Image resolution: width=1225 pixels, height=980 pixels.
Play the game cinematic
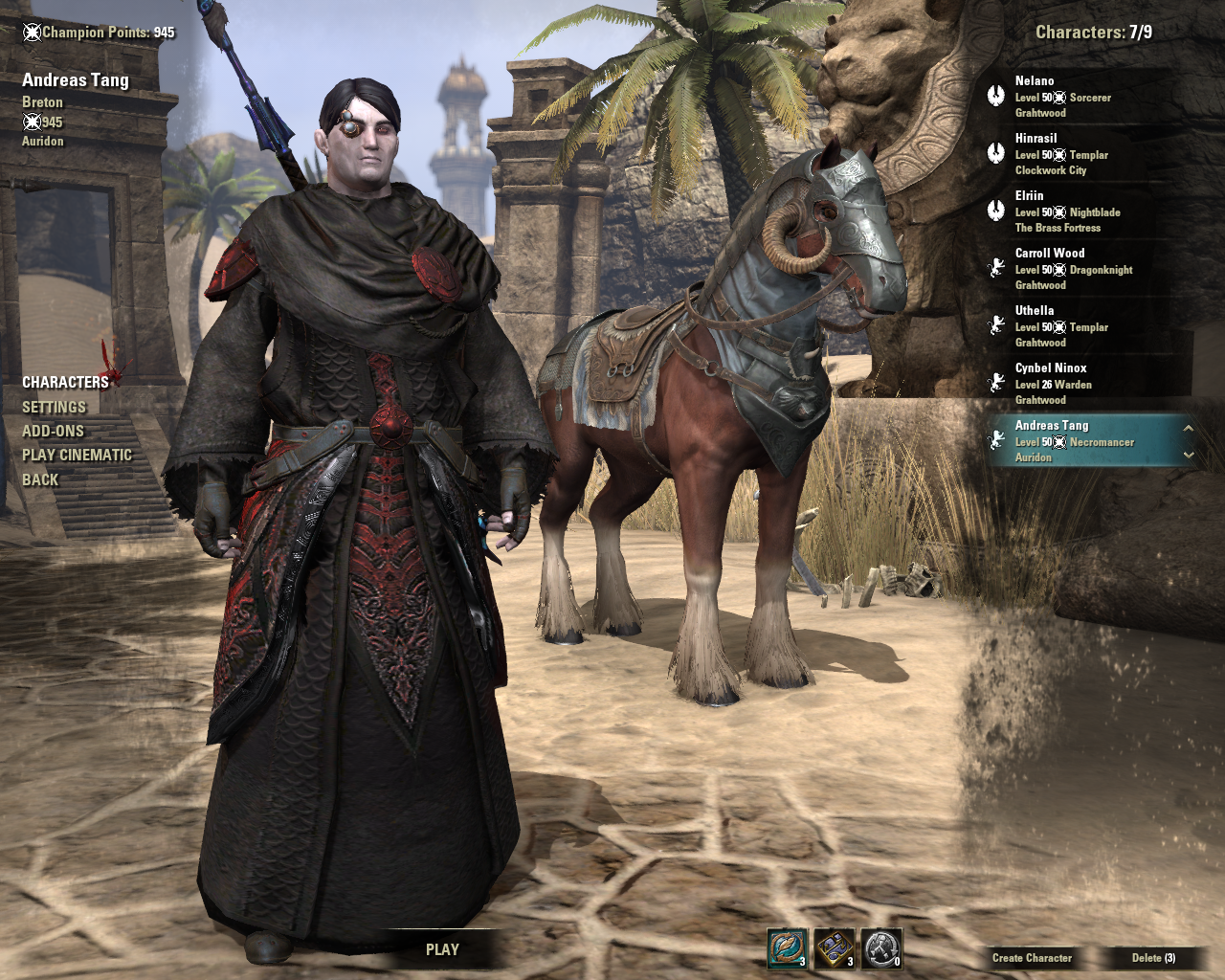pos(77,455)
